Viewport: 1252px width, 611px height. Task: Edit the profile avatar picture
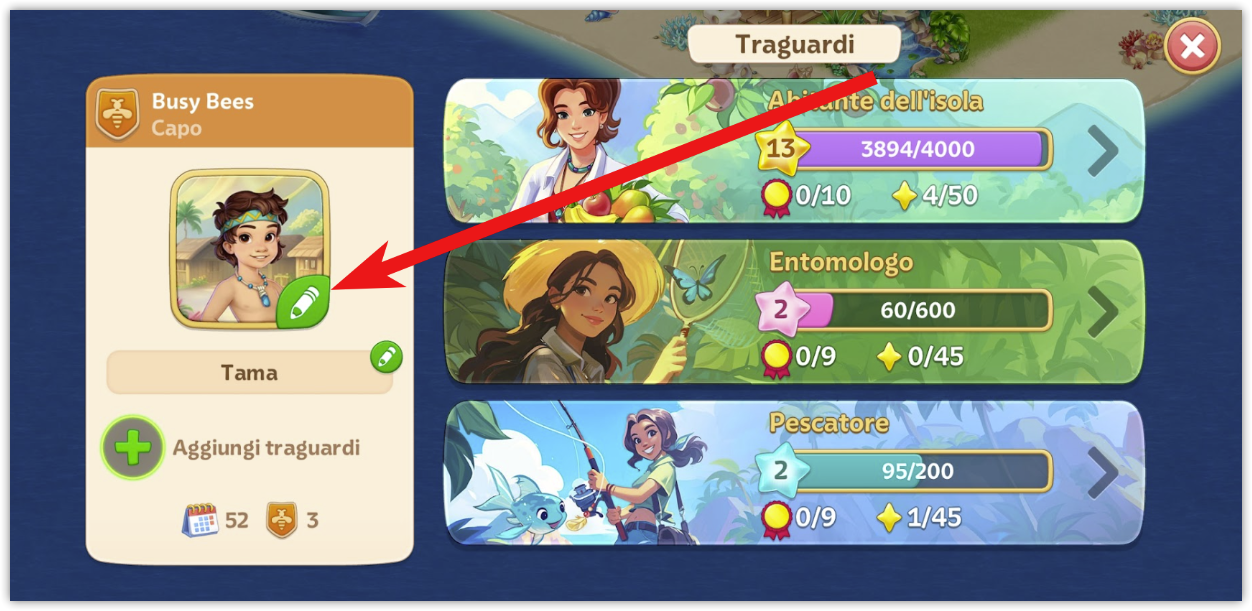tap(303, 302)
